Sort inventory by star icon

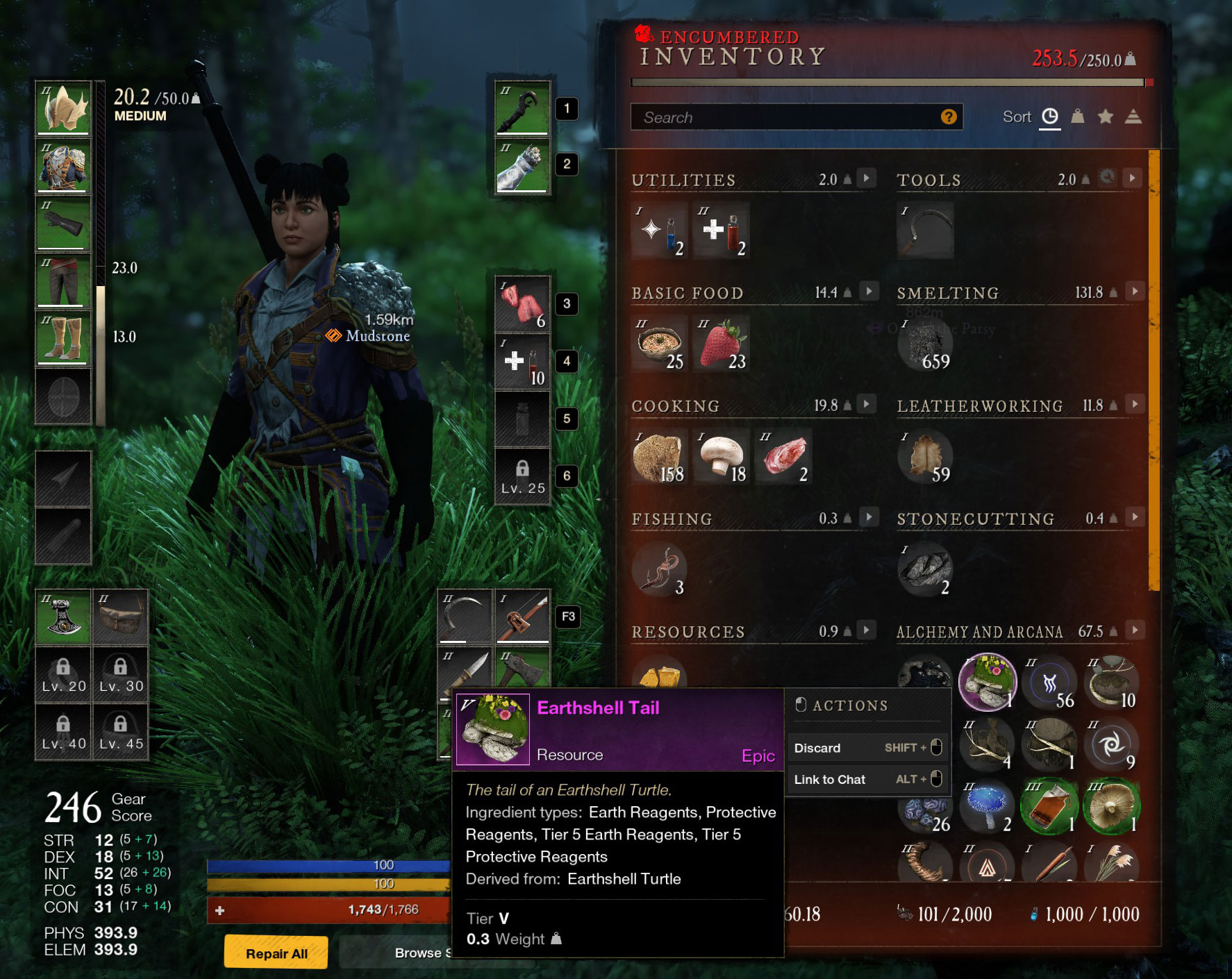pos(1105,117)
